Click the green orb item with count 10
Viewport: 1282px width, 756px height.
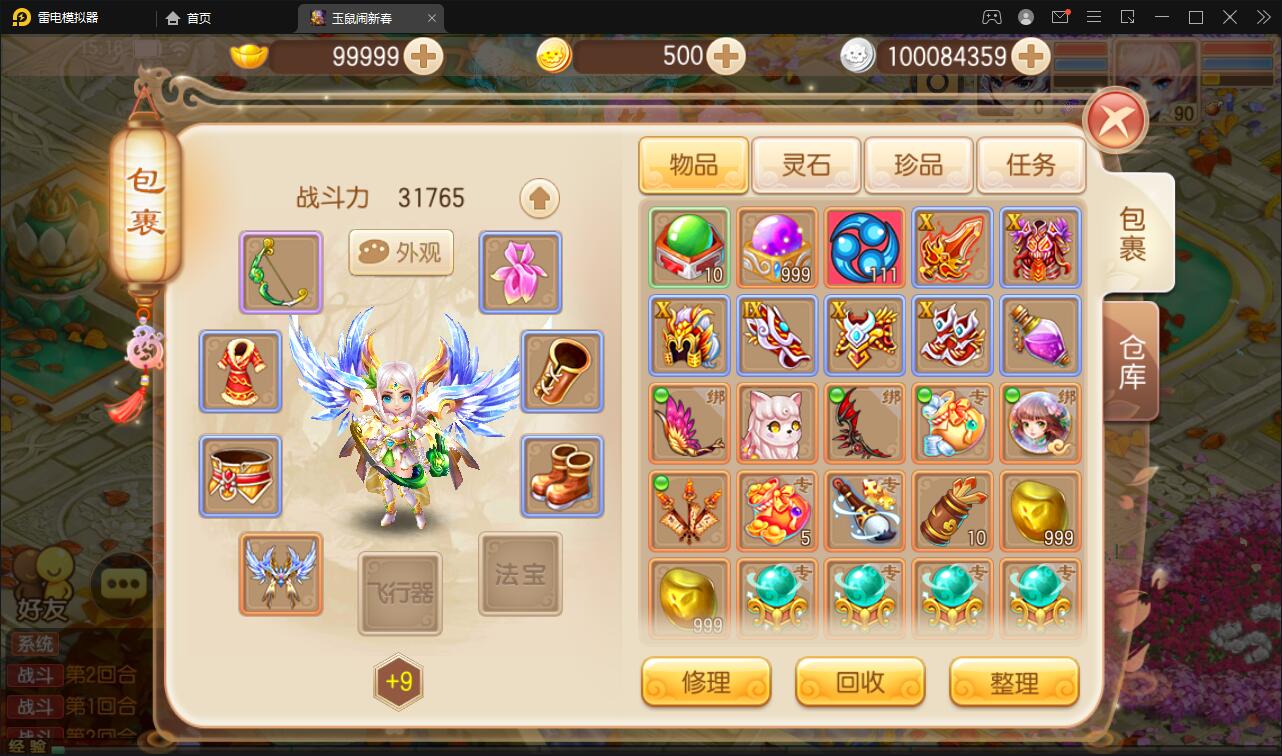tap(688, 248)
